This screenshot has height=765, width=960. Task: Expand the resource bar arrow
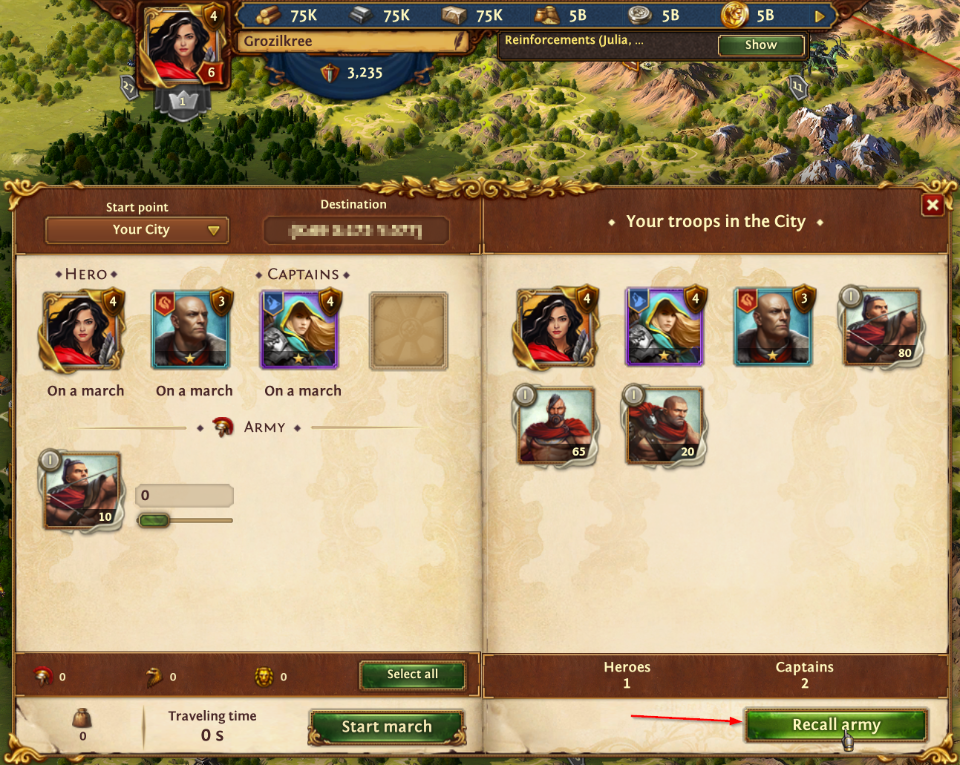[x=821, y=16]
